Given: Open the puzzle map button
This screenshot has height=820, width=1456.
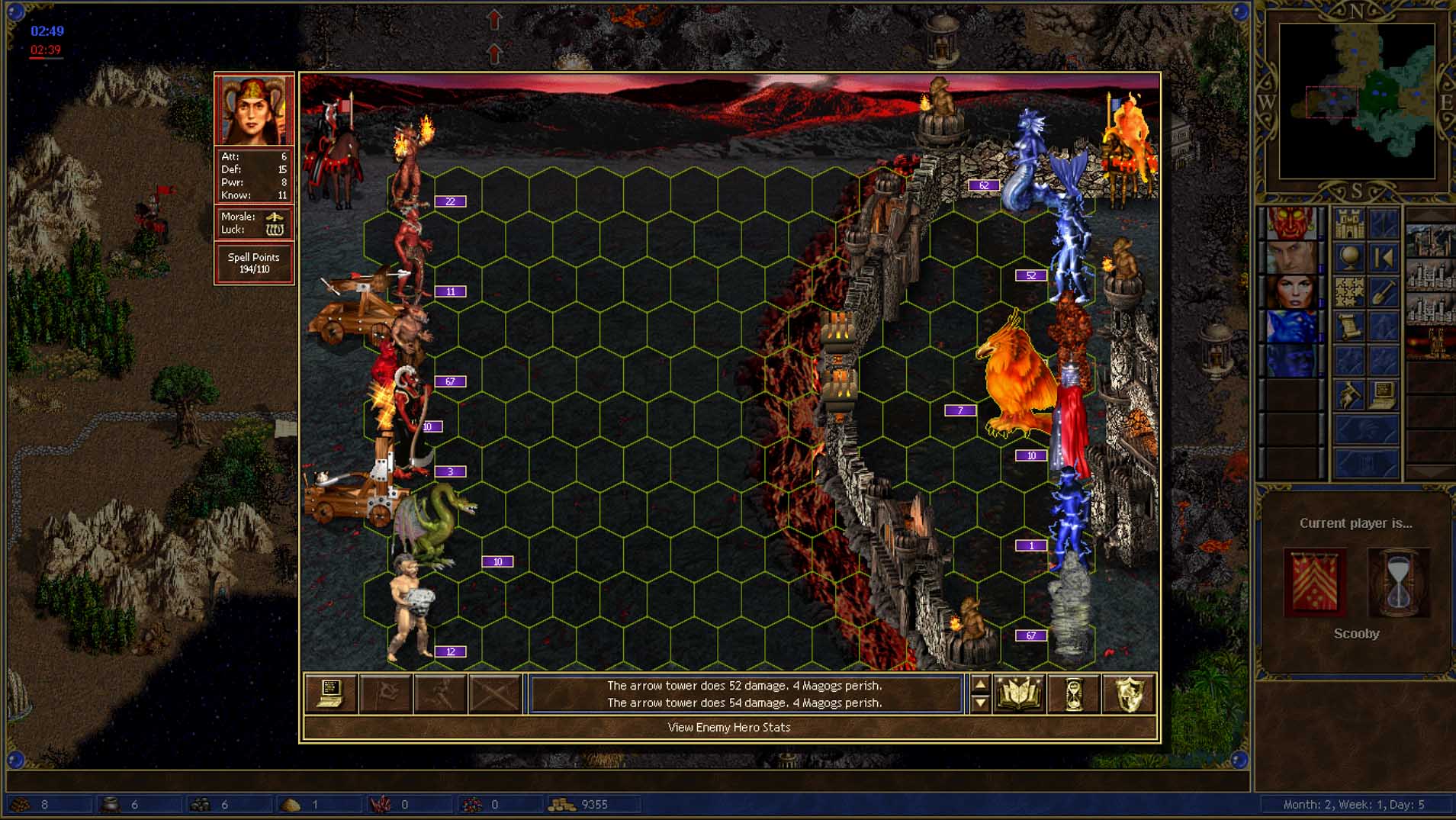Looking at the screenshot, I should (x=1348, y=293).
